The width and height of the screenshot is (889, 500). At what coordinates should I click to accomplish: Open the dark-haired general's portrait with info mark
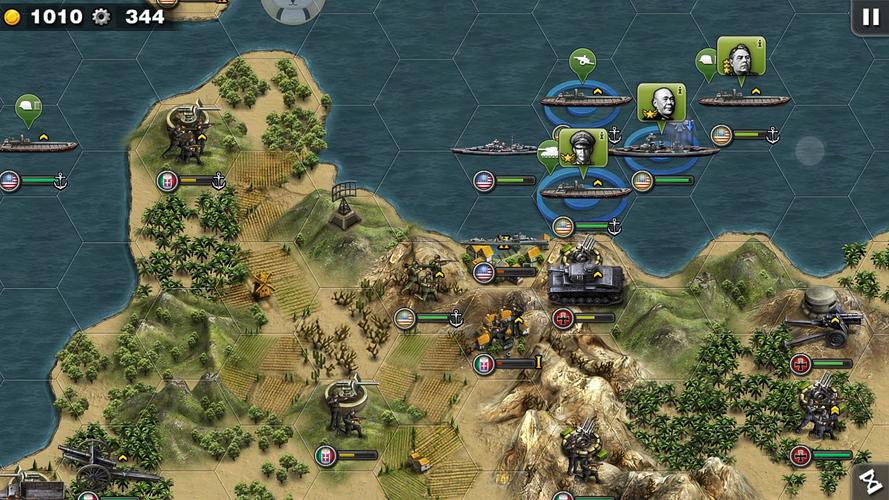[x=741, y=56]
